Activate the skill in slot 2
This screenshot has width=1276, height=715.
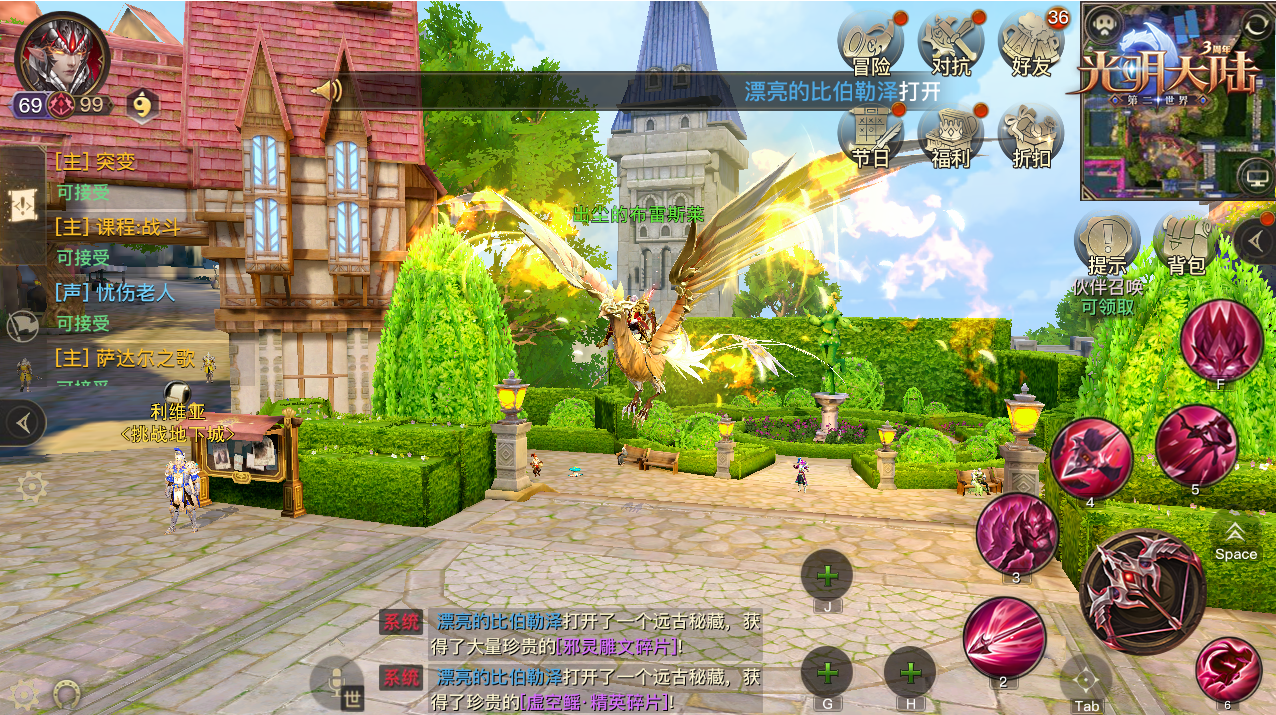coord(1004,637)
